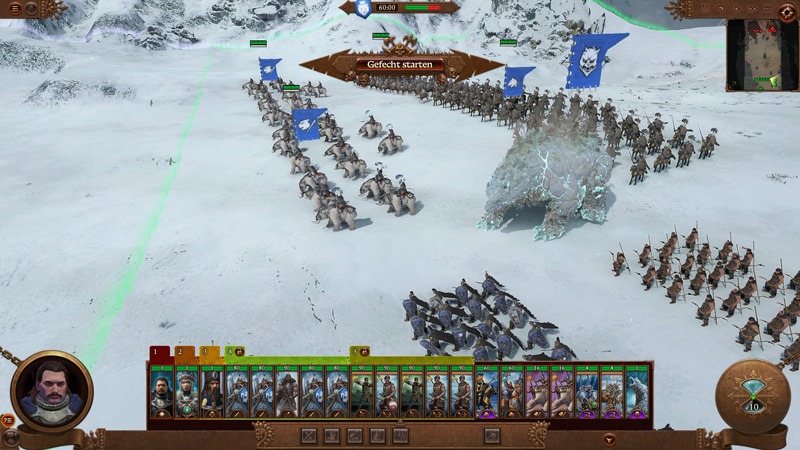800x450 pixels.
Task: Click the round button atop the minimap
Action: 787,11
